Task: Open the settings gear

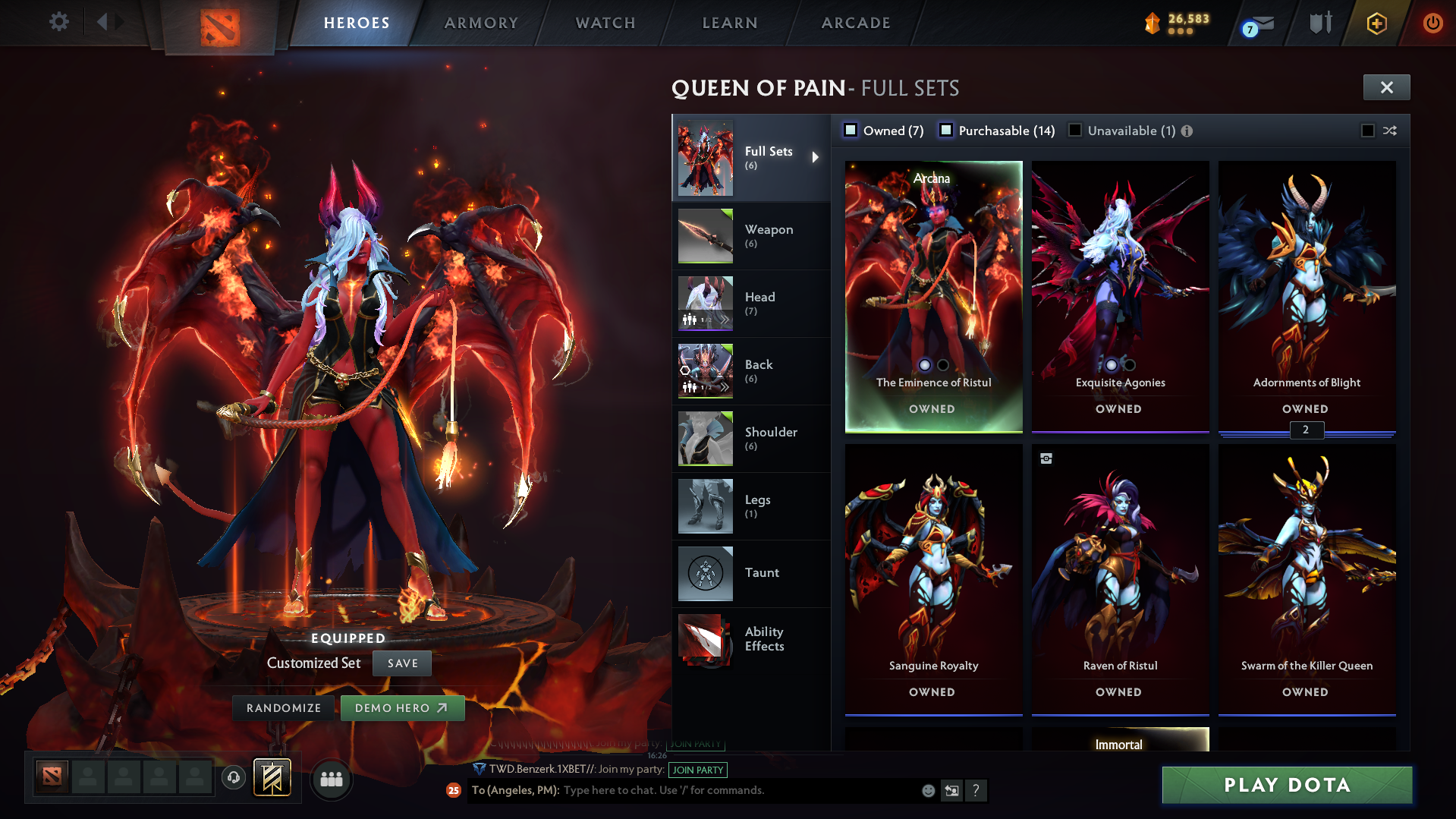Action: tap(58, 22)
